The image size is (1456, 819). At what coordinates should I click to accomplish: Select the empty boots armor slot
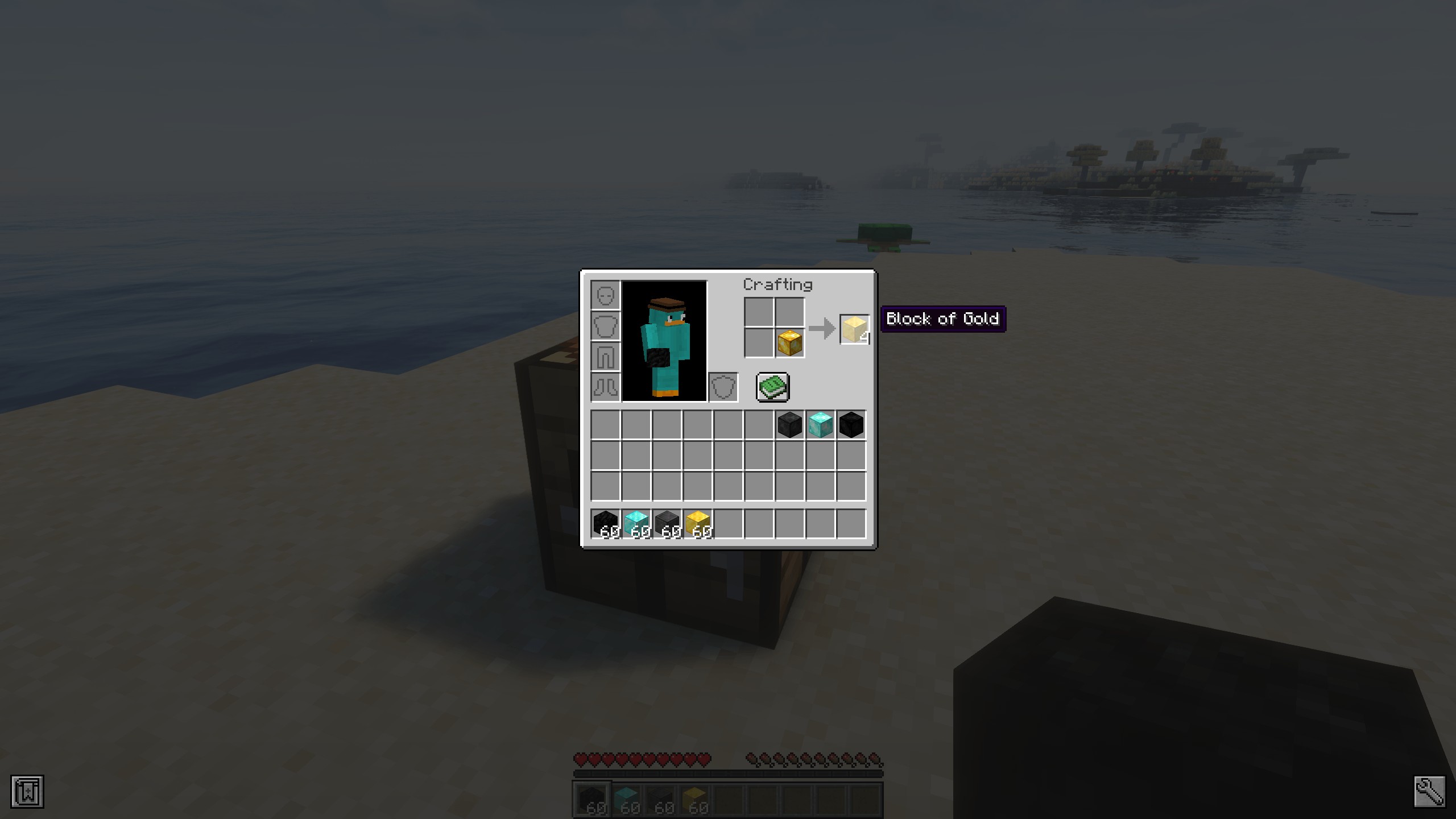click(x=605, y=387)
